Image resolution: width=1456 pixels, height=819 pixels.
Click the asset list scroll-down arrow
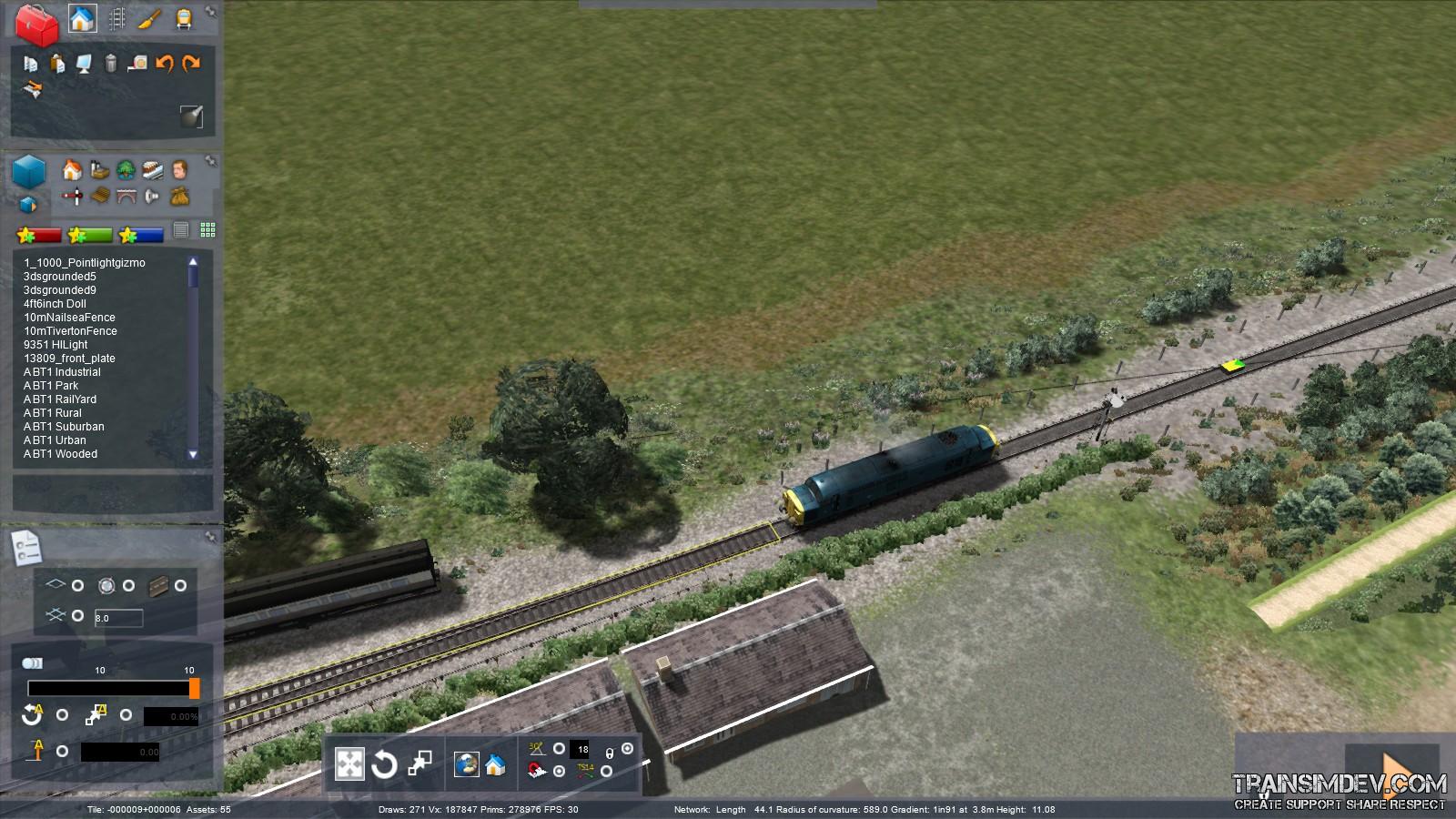[193, 453]
